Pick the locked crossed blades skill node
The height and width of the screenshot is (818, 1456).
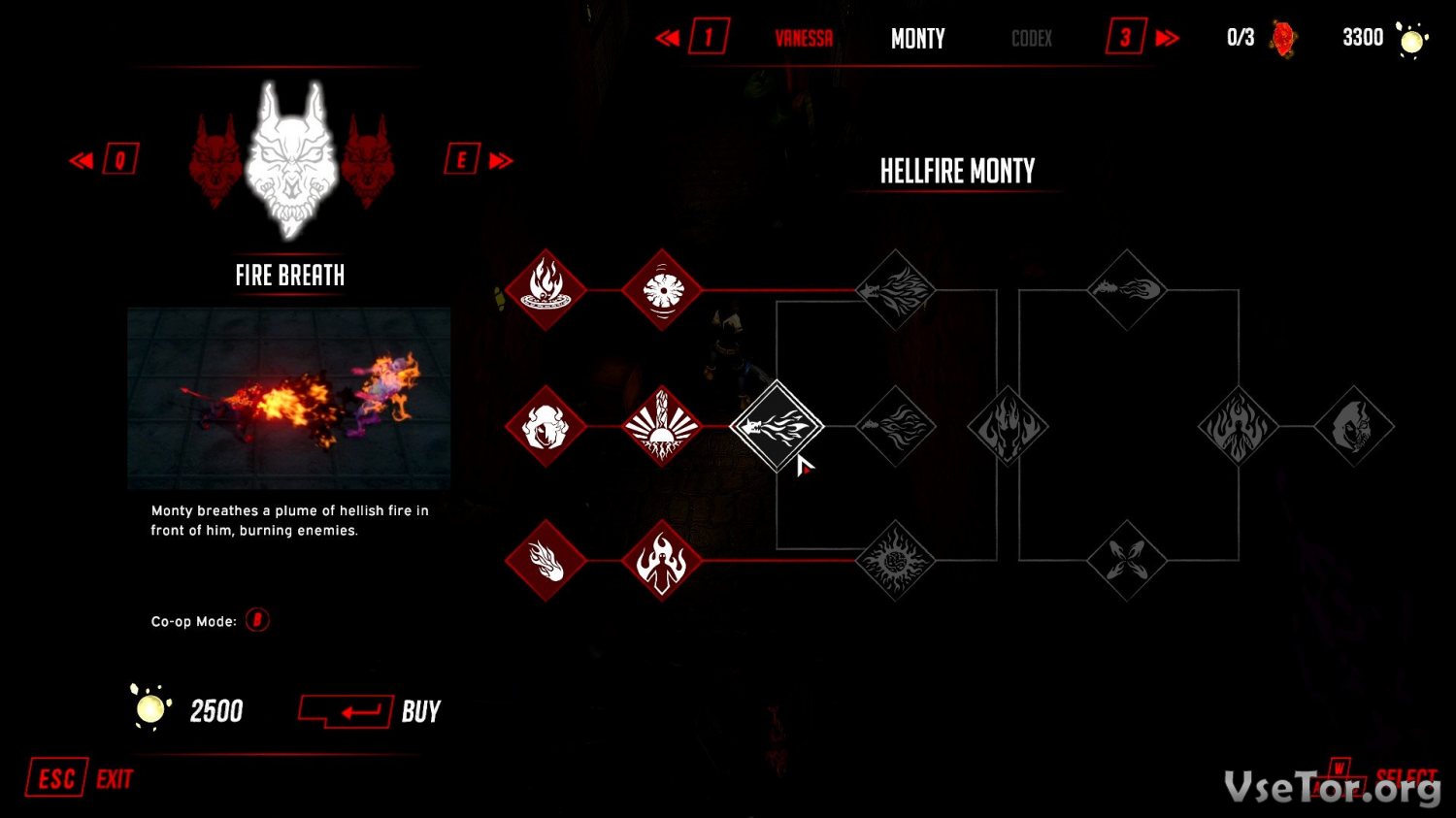tap(1126, 560)
